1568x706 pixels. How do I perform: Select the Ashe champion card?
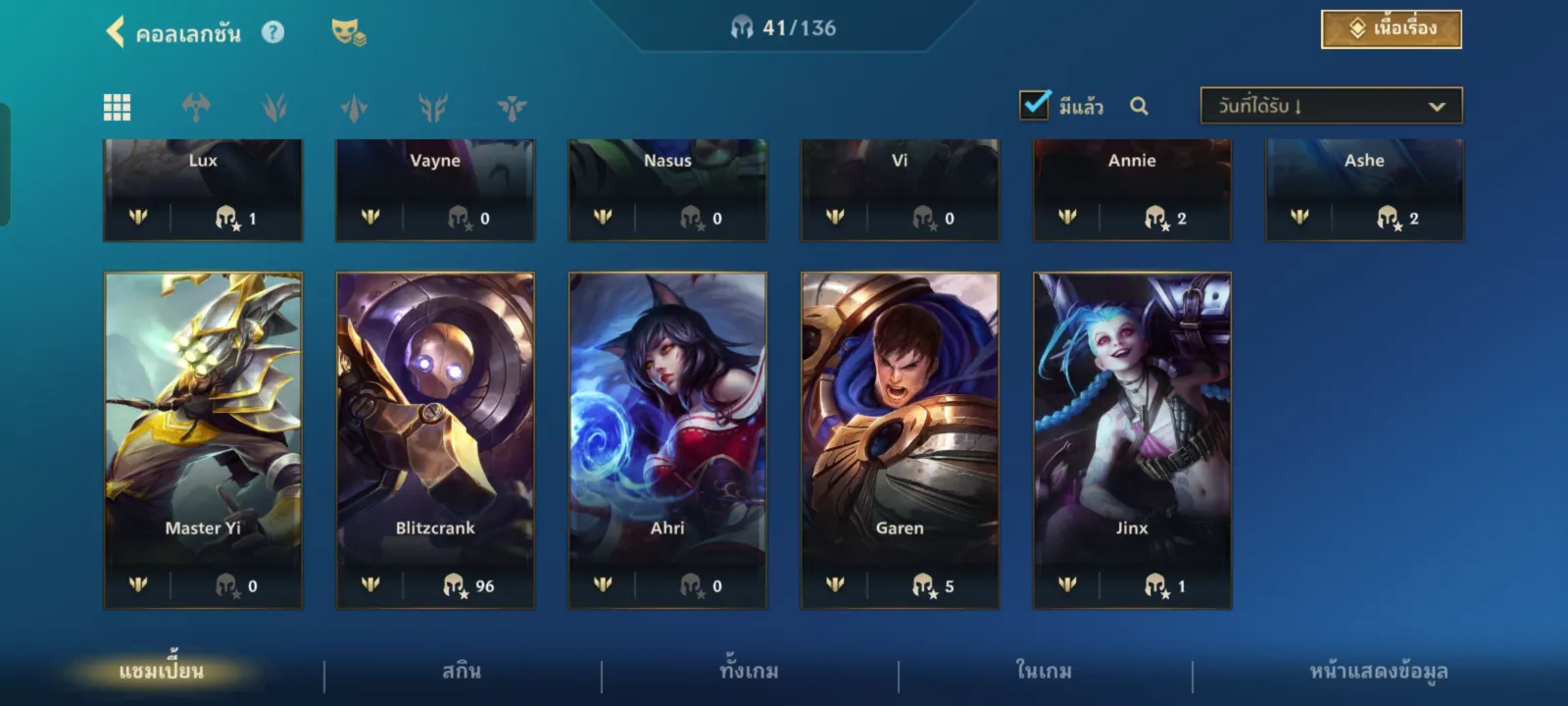(x=1364, y=188)
